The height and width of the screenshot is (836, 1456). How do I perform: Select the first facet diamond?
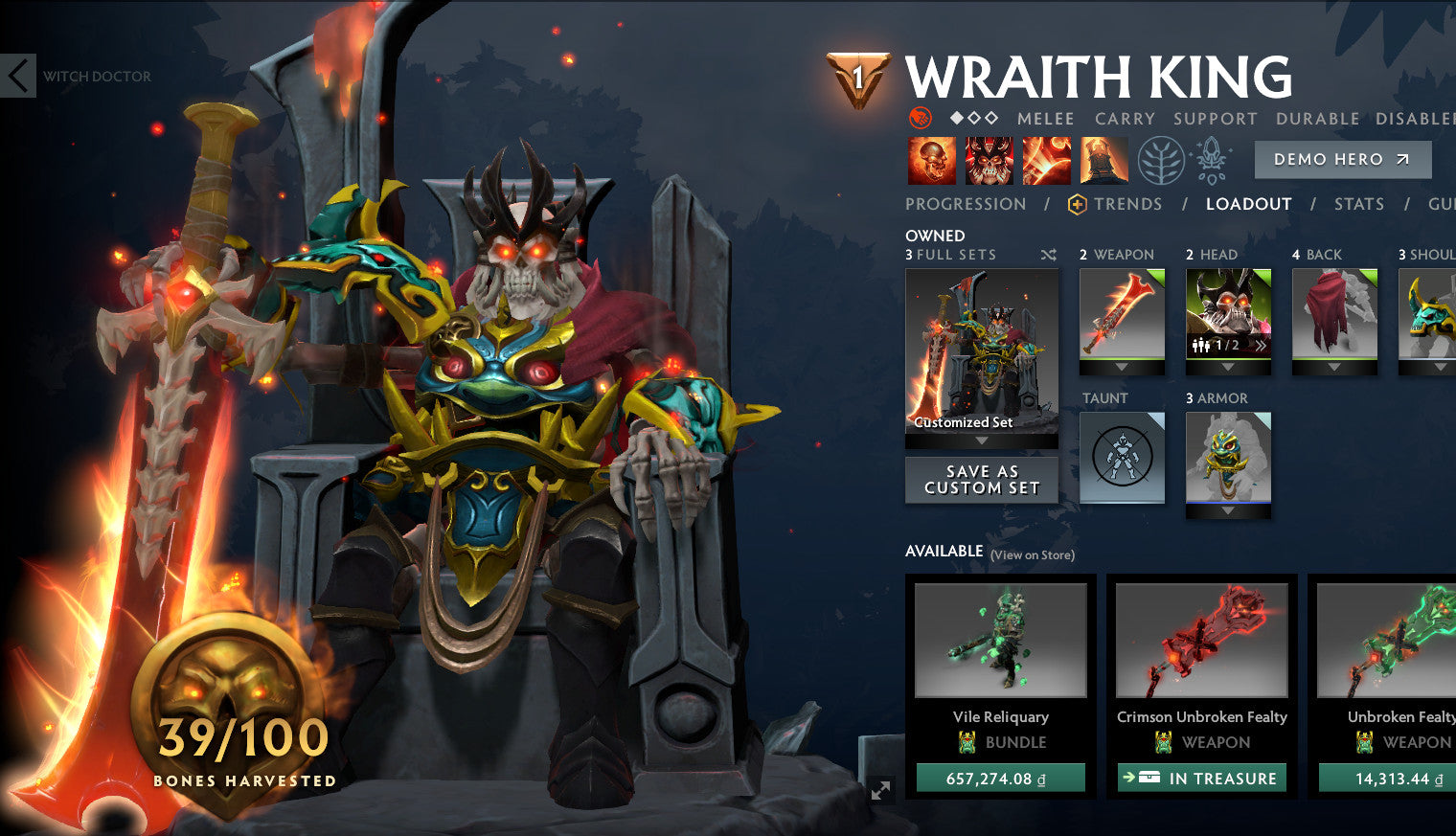coord(957,118)
